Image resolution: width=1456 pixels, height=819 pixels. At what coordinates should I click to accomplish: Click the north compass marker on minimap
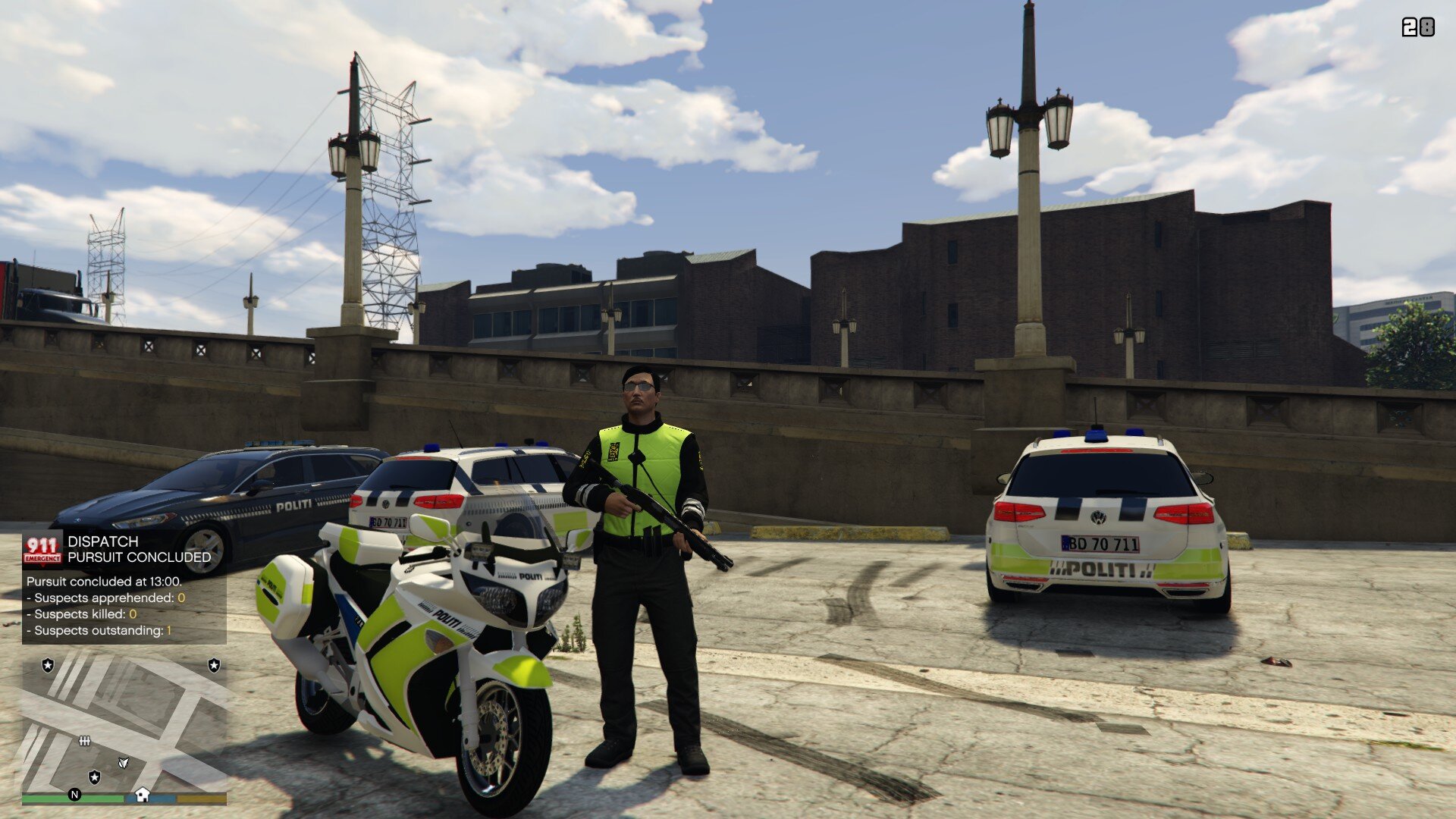tap(74, 795)
